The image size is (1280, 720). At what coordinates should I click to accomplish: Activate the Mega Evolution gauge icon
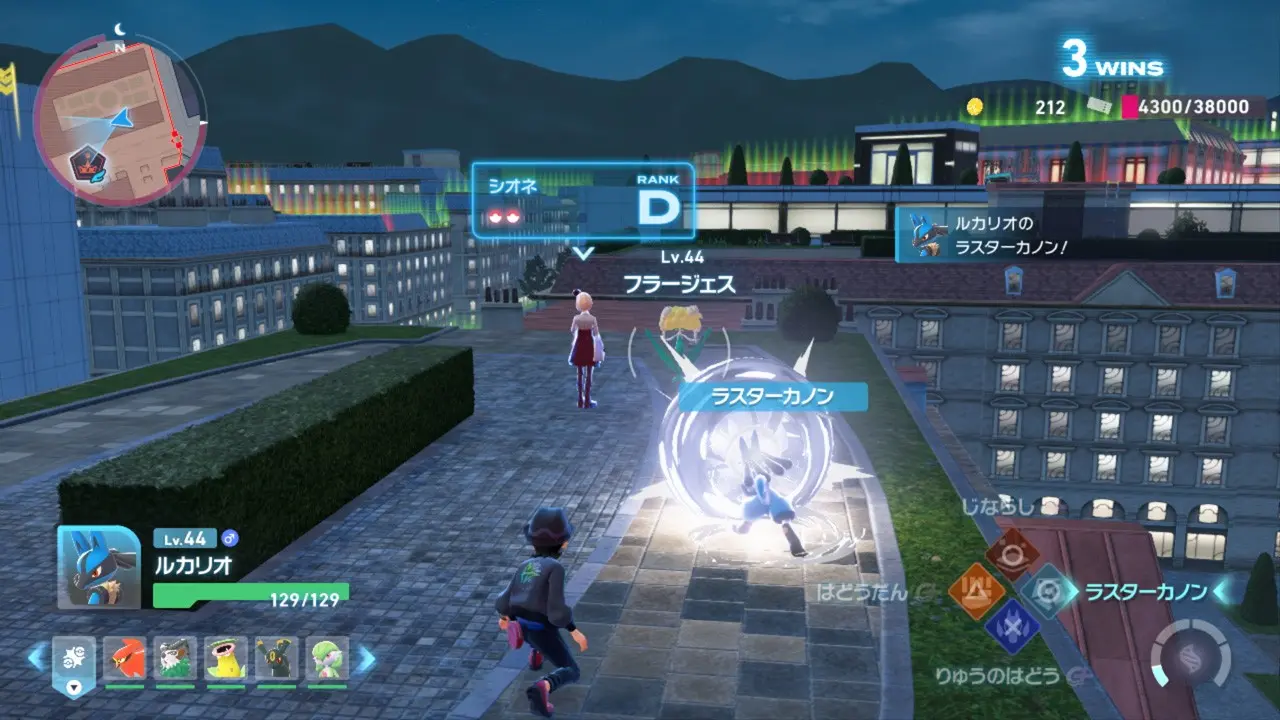pyautogui.click(x=1189, y=656)
